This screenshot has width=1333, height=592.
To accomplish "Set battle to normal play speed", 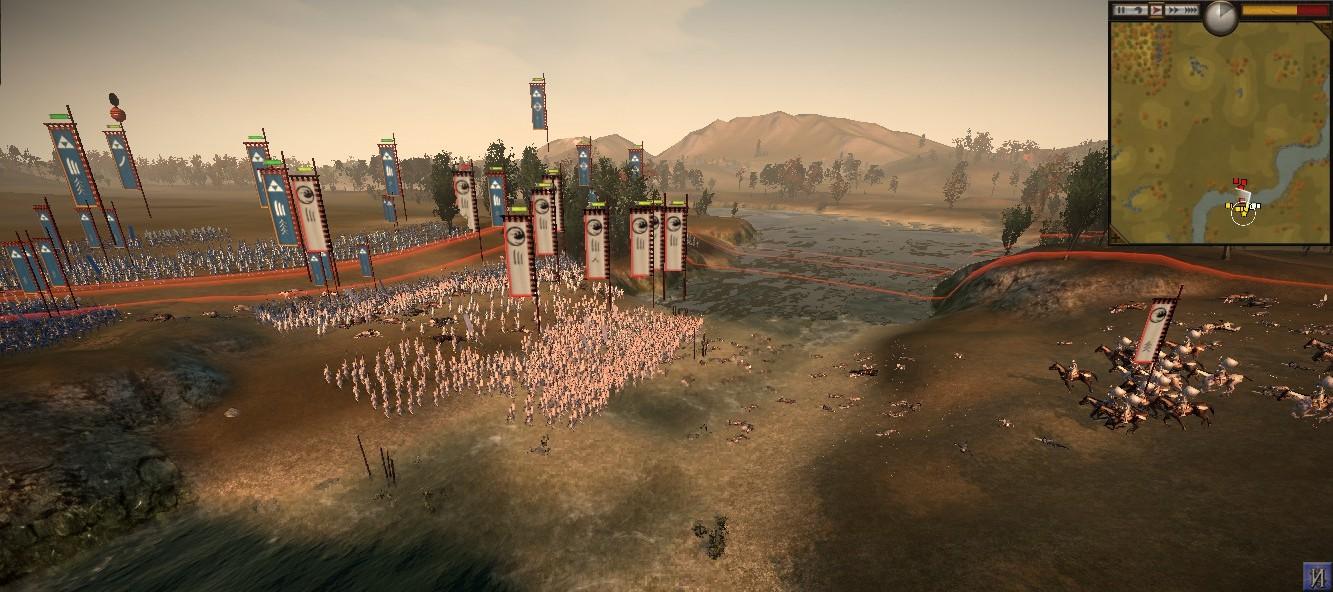I will (1156, 10).
